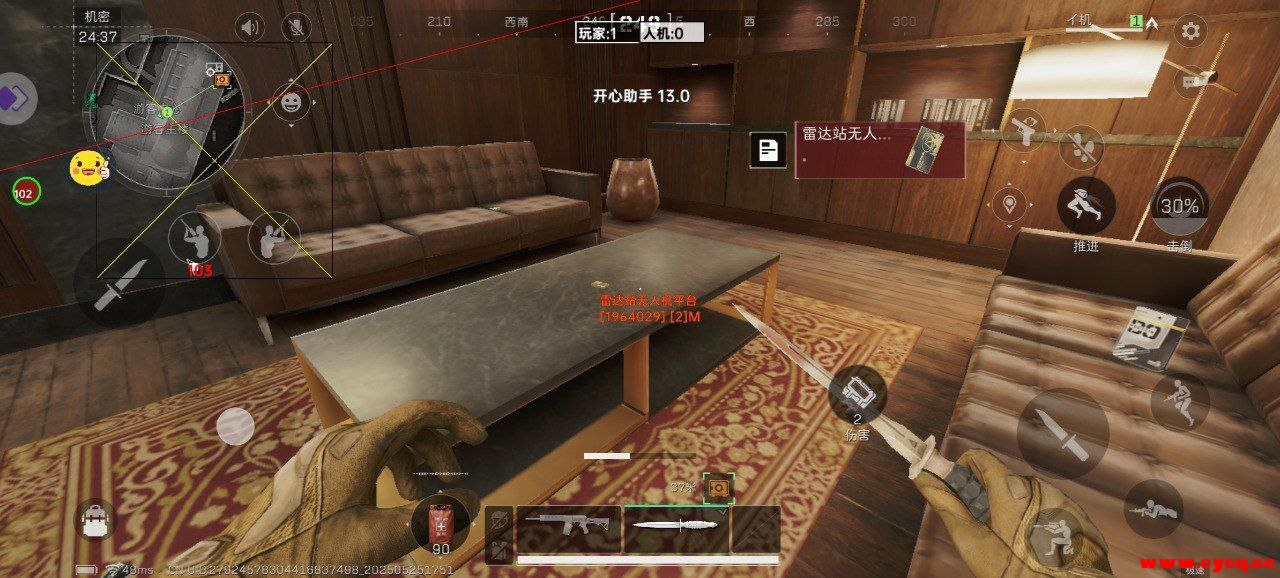Toggle the muted microphone icon
Viewport: 1280px width, 578px height.
296,27
